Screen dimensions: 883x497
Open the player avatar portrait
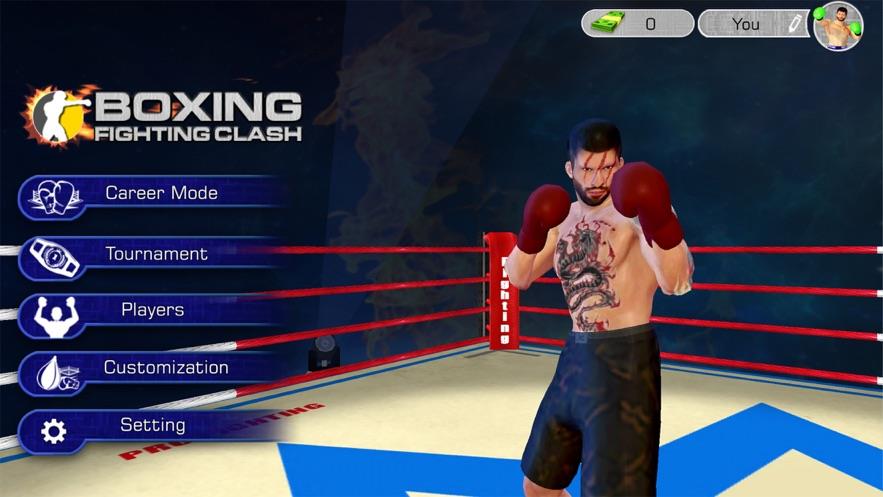coord(838,26)
